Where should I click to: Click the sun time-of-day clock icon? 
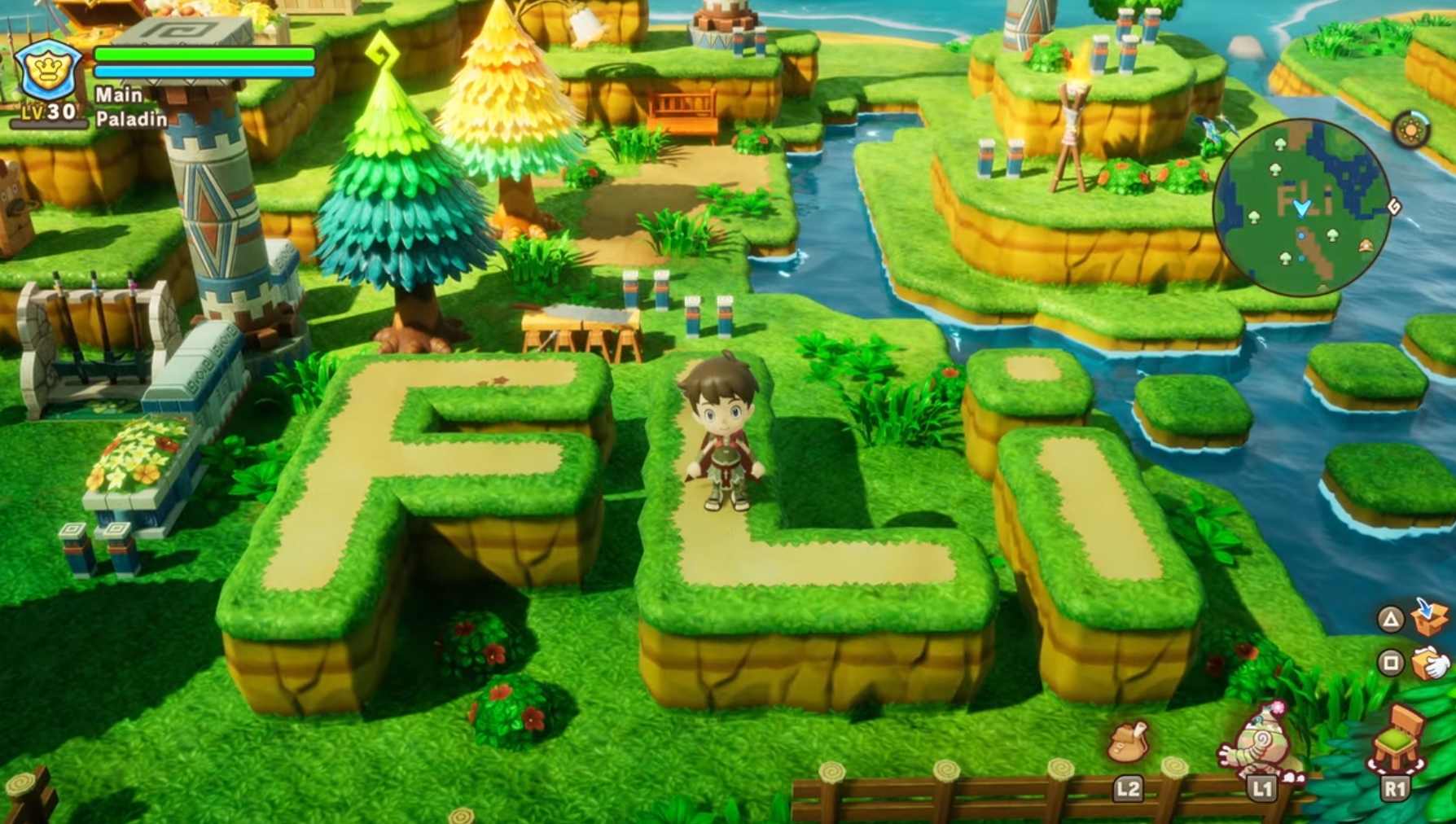point(1410,130)
